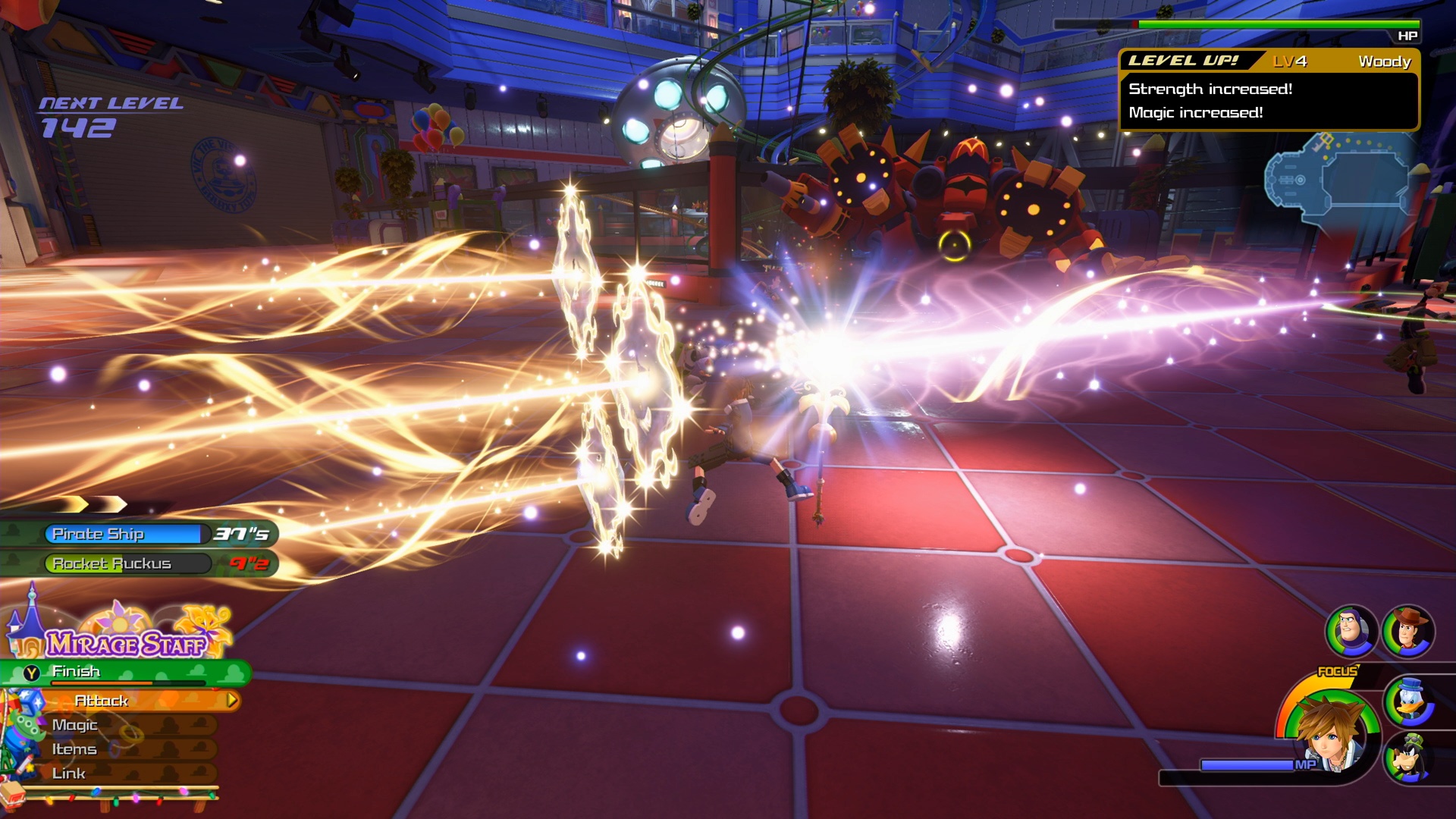Open the Items command submenu

[x=74, y=749]
